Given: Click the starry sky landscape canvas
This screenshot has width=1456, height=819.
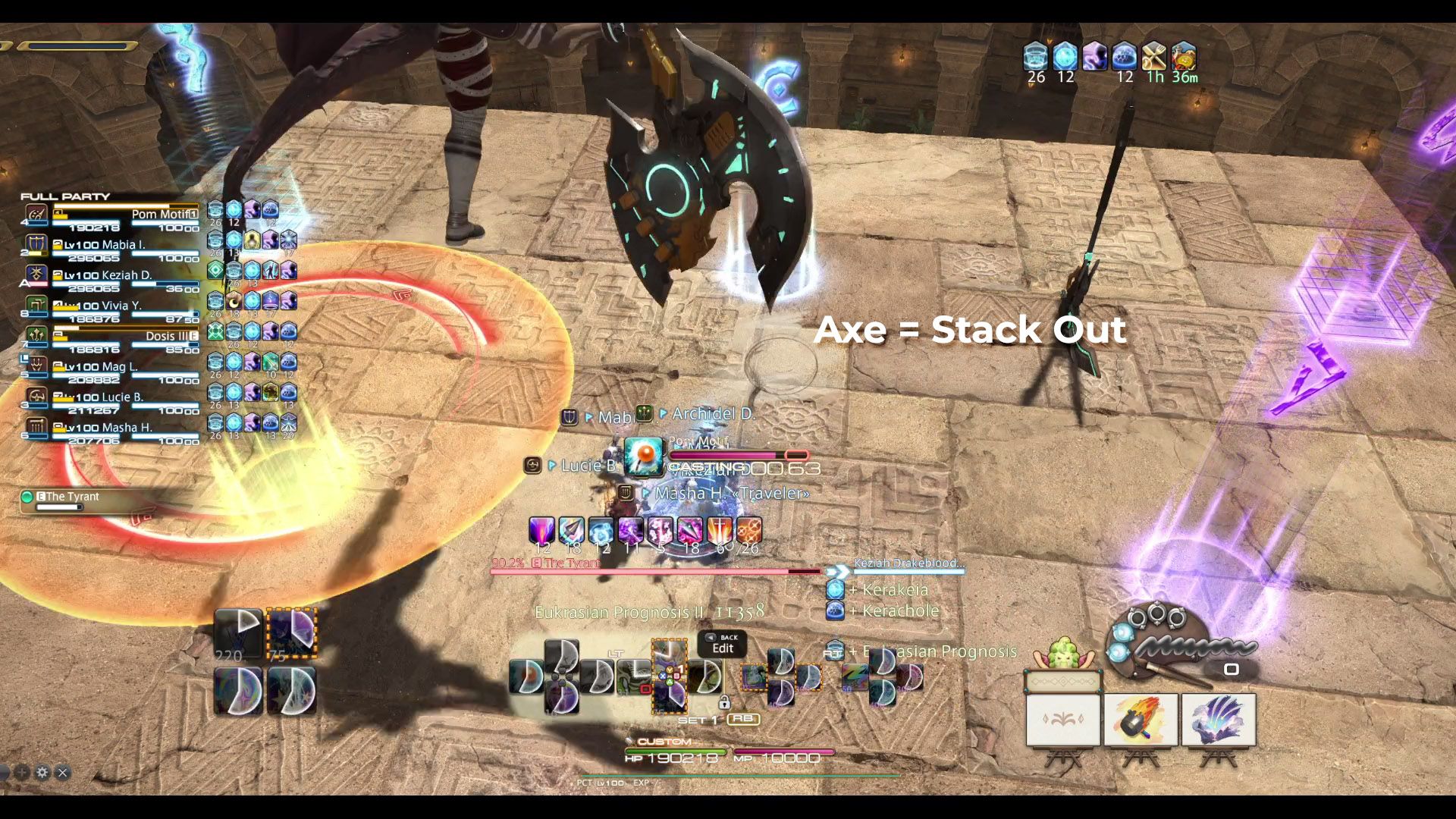Looking at the screenshot, I should [1218, 720].
